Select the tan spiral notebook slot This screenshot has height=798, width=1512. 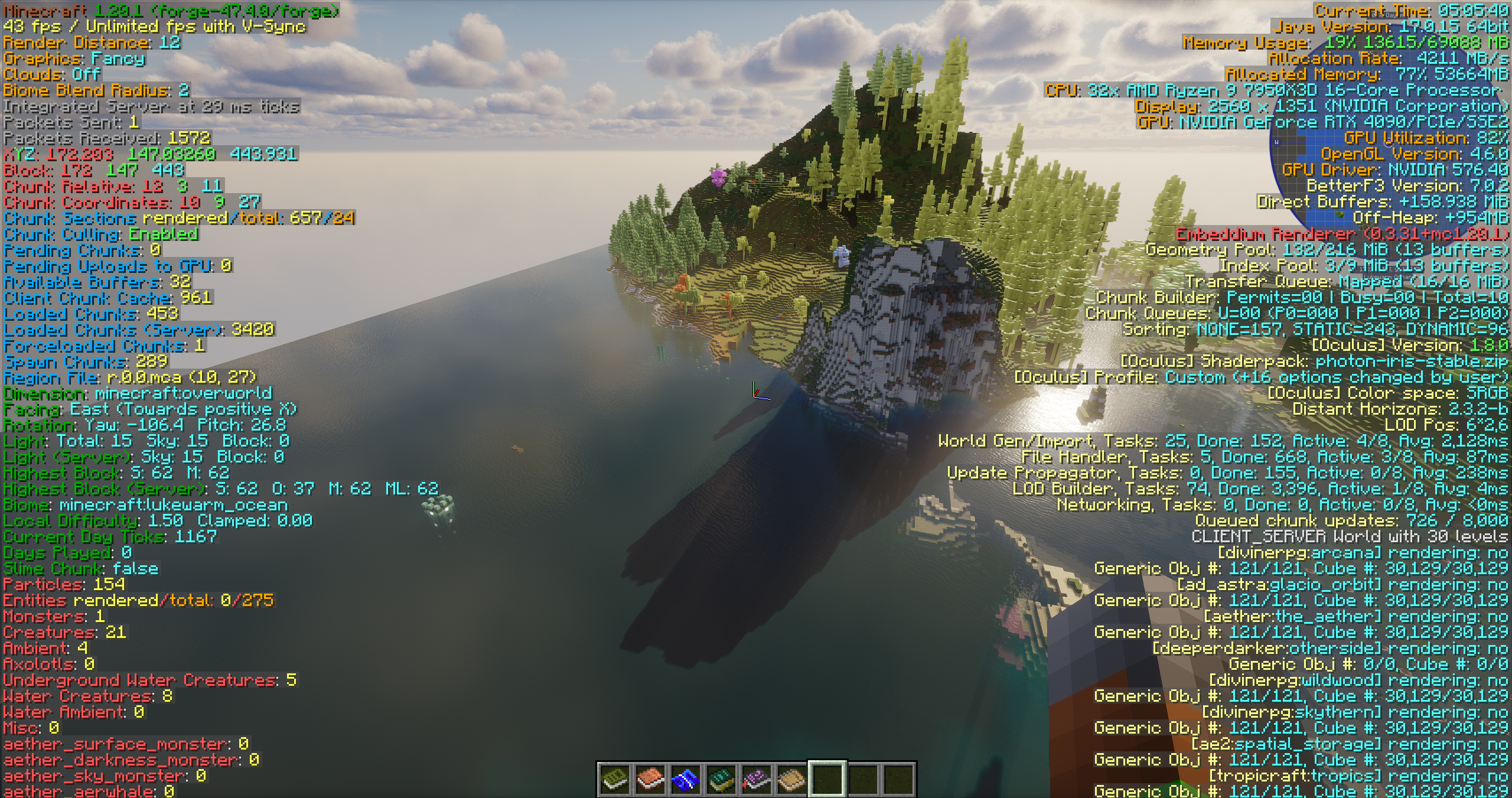point(792,779)
